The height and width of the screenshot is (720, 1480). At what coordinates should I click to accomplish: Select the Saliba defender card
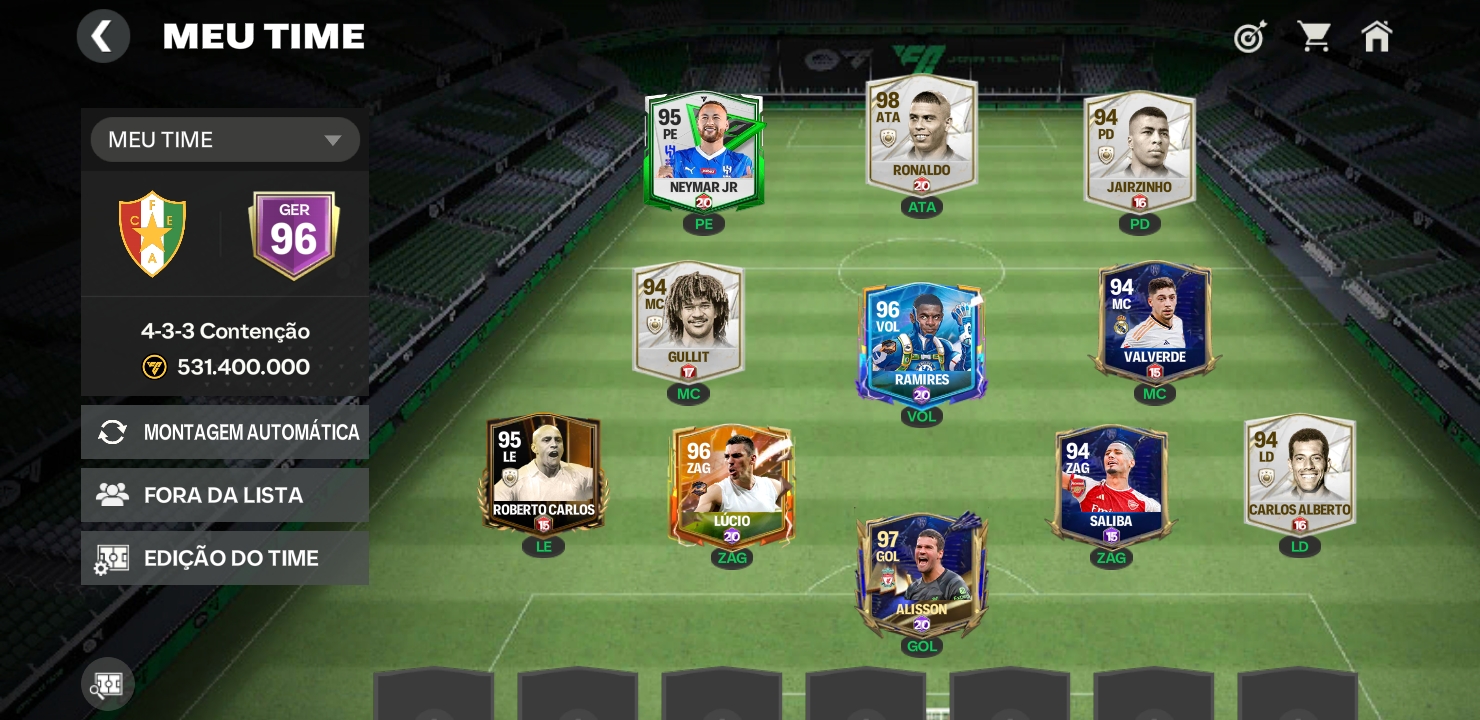click(x=1111, y=486)
